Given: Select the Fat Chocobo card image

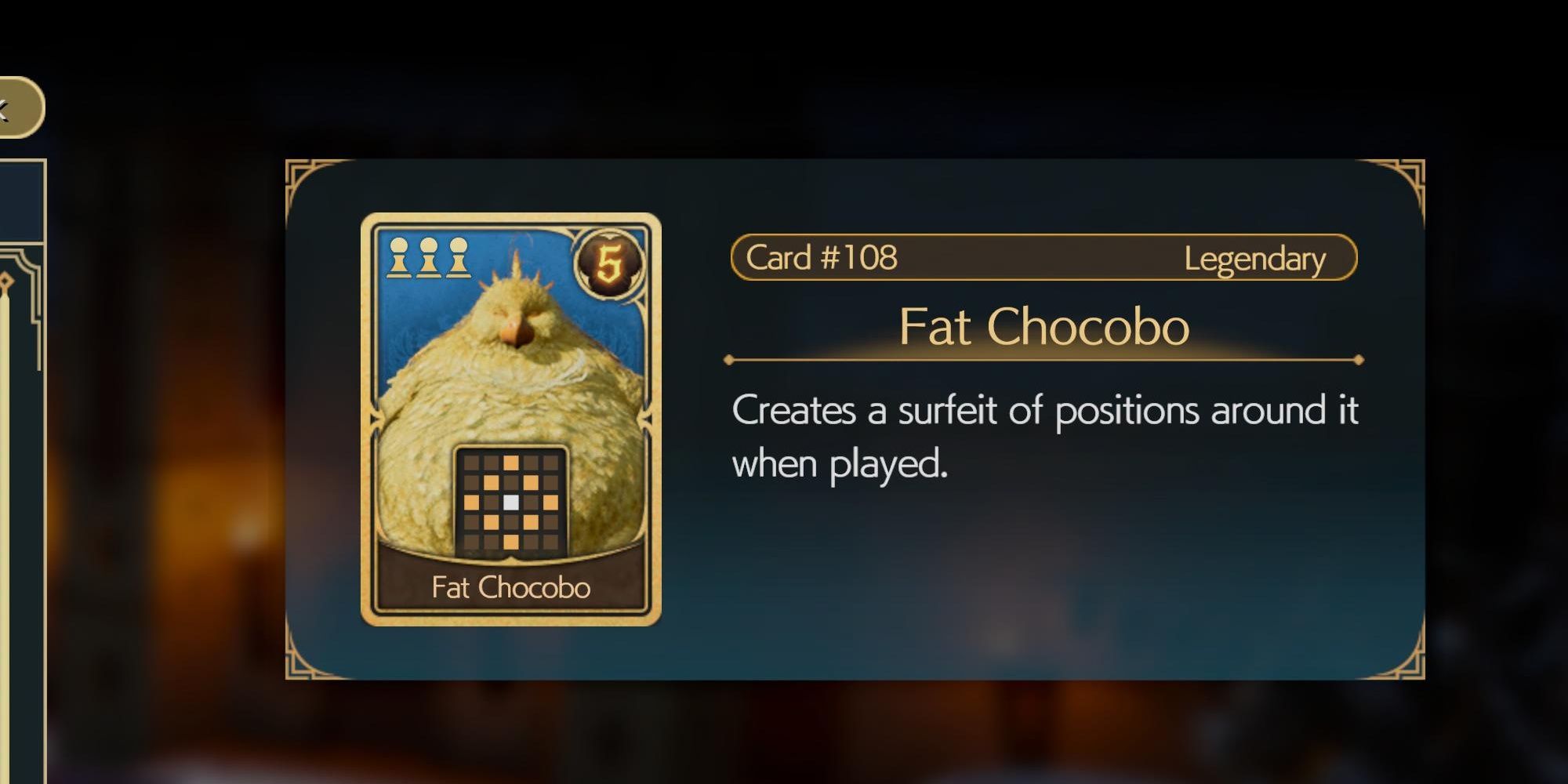Looking at the screenshot, I should (x=510, y=419).
